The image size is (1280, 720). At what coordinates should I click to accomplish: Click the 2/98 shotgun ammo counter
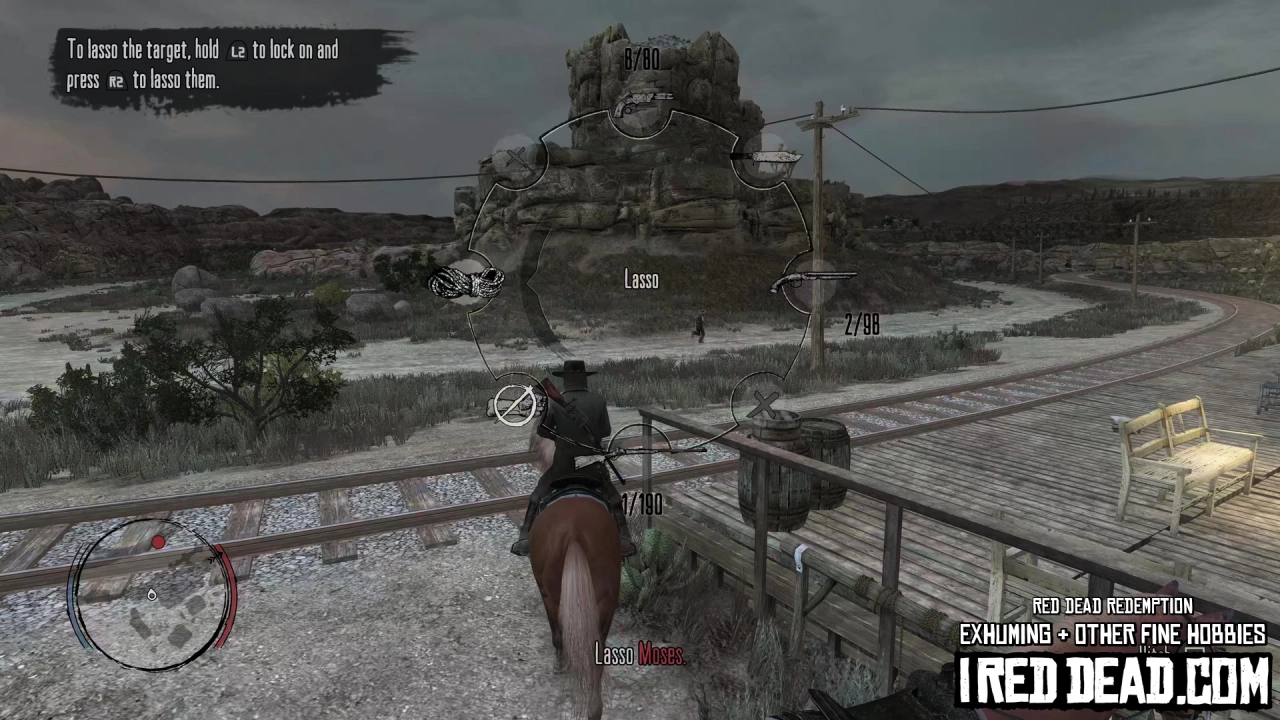[x=861, y=323]
